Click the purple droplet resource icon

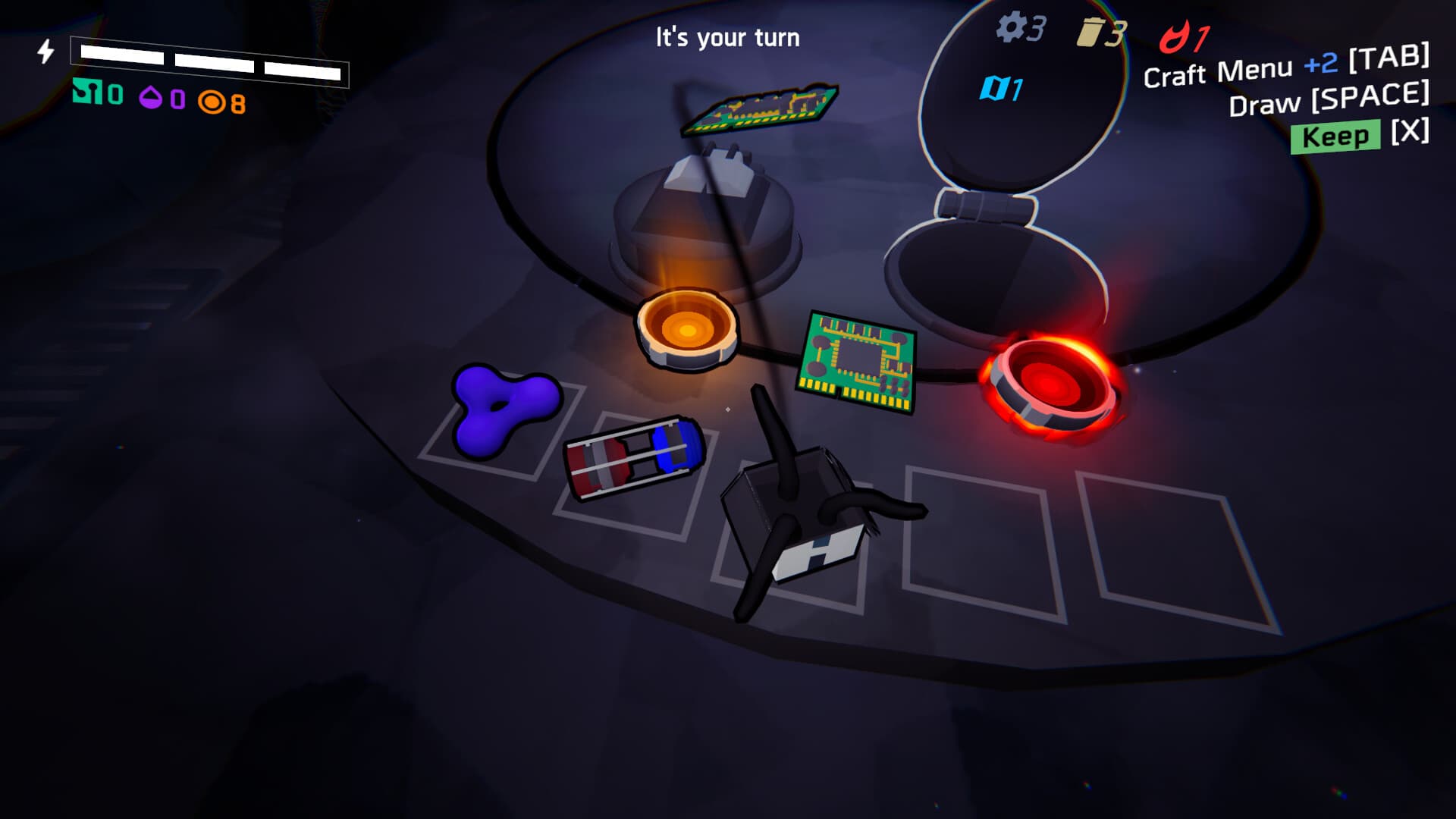tap(152, 97)
